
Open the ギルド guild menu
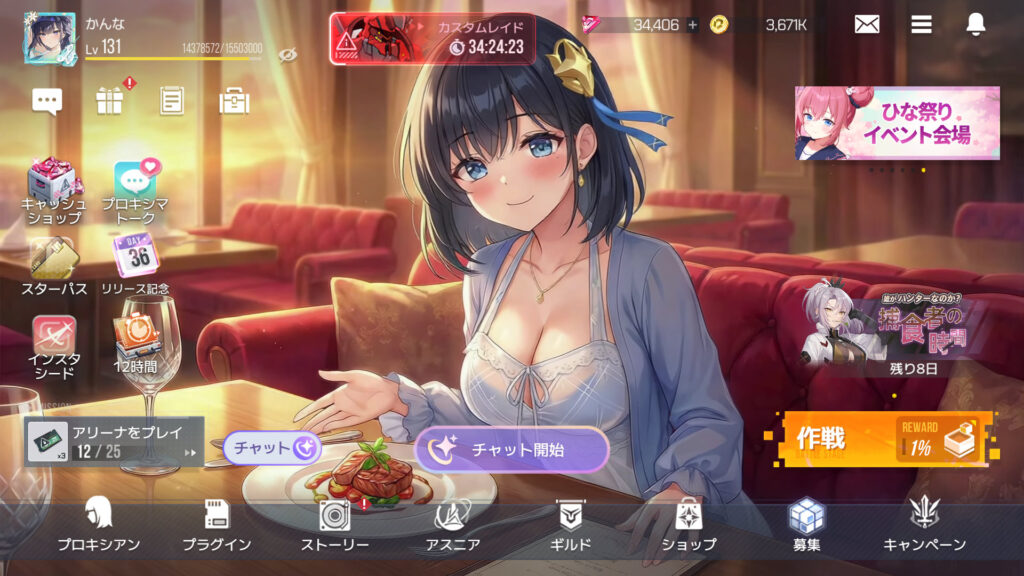tap(571, 524)
